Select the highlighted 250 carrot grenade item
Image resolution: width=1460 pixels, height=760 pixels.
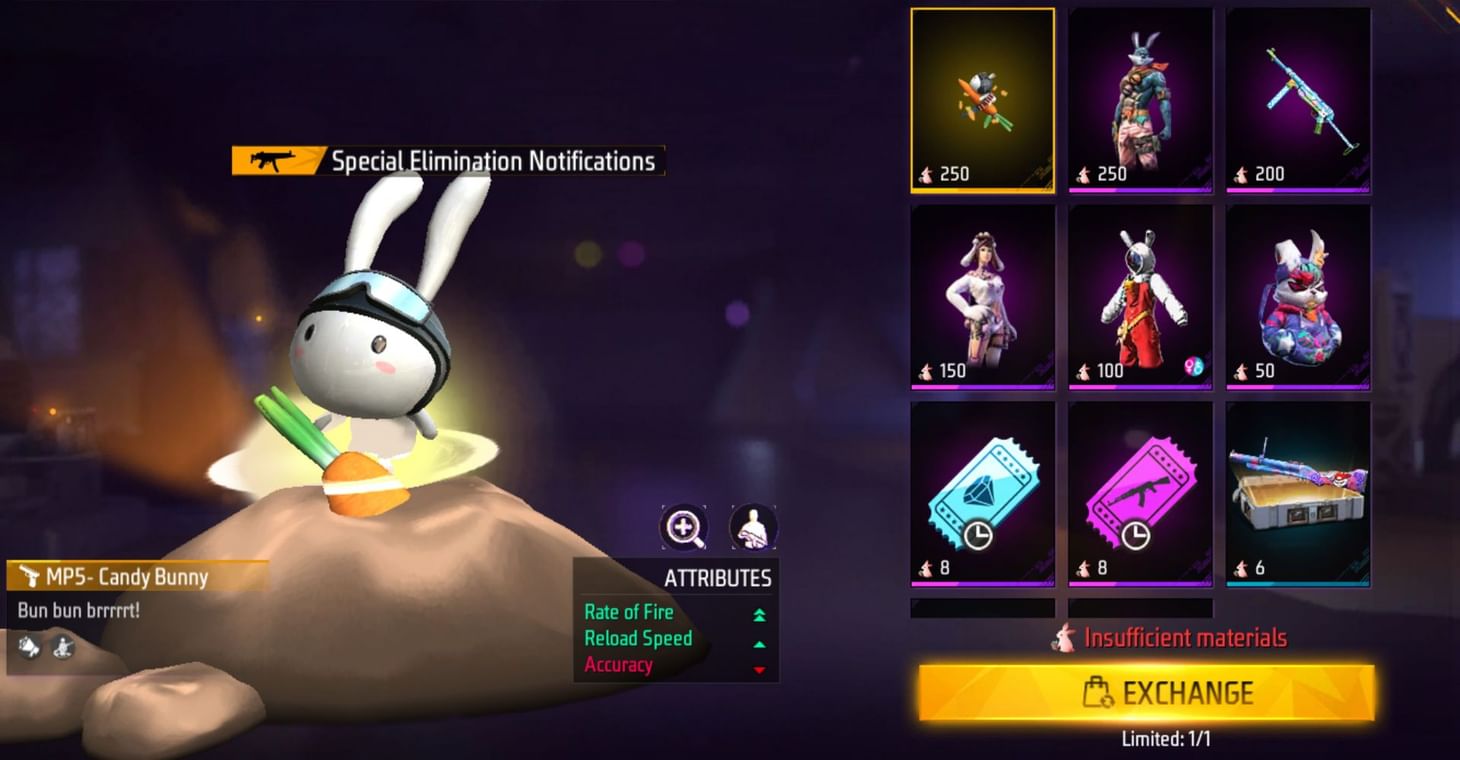983,97
